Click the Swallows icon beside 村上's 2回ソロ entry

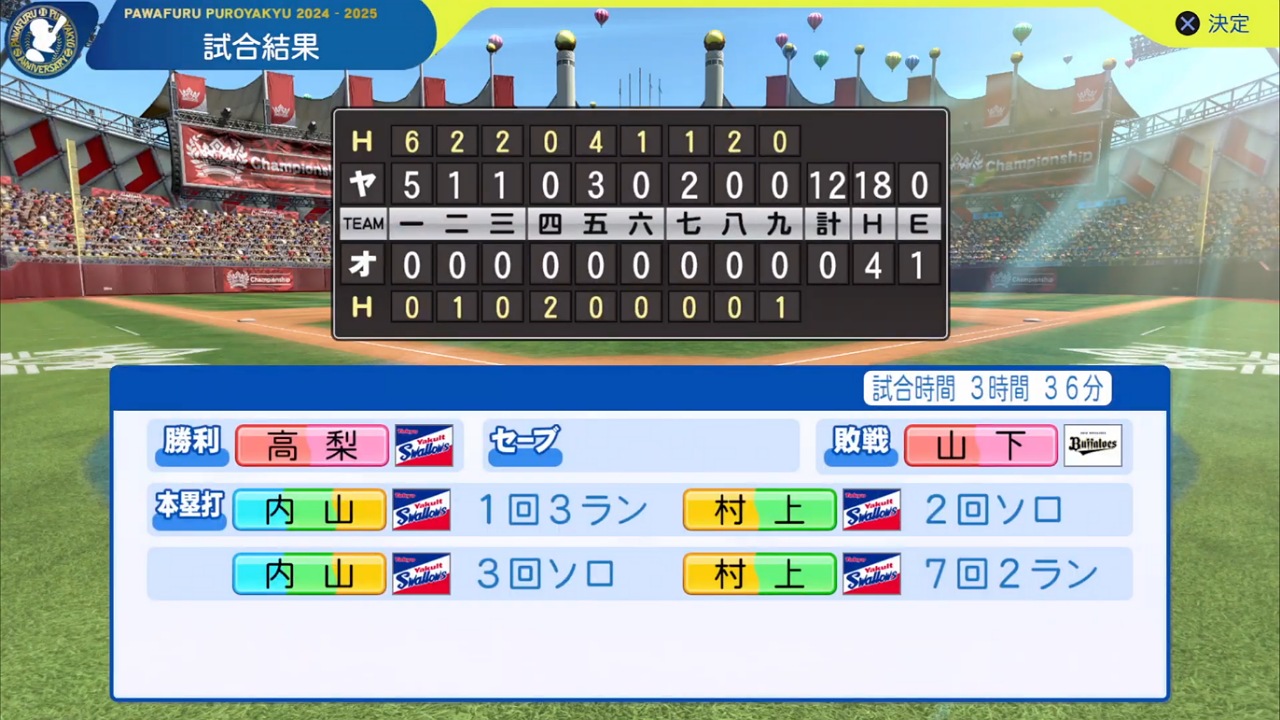point(871,509)
